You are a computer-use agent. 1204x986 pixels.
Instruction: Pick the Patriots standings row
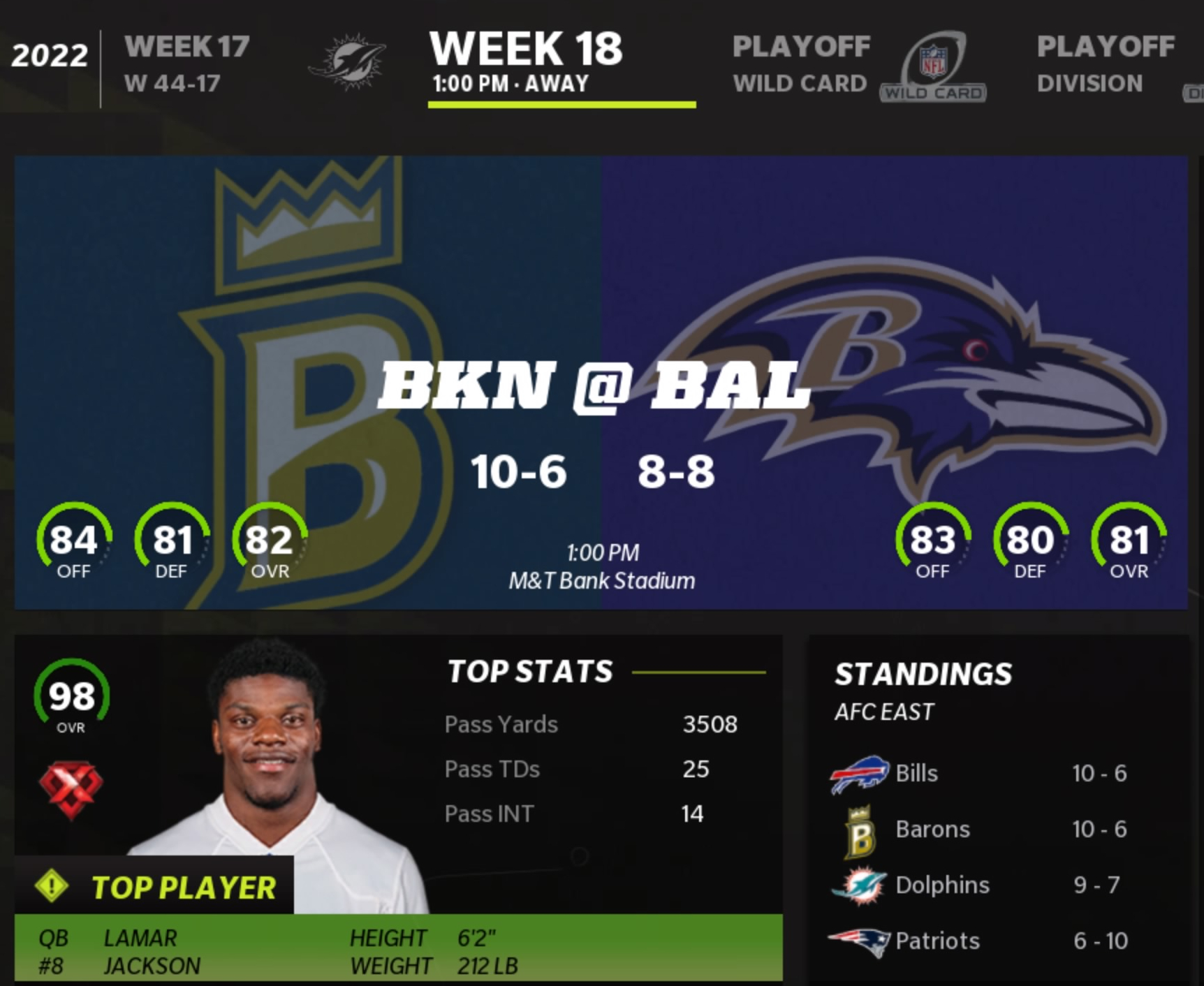coord(978,941)
